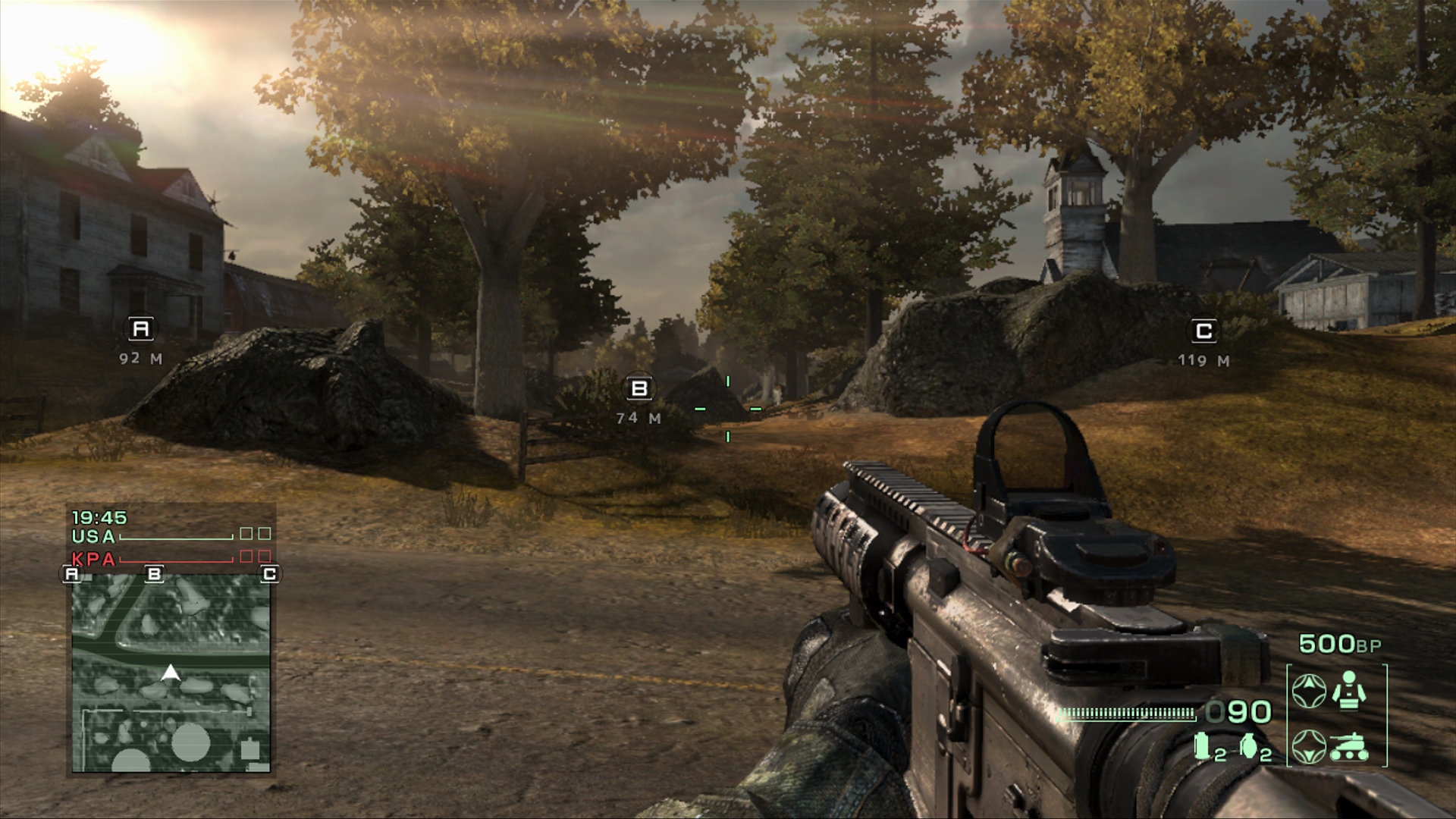Purchase the ground assault drone icon
The width and height of the screenshot is (1456, 819).
(1349, 746)
